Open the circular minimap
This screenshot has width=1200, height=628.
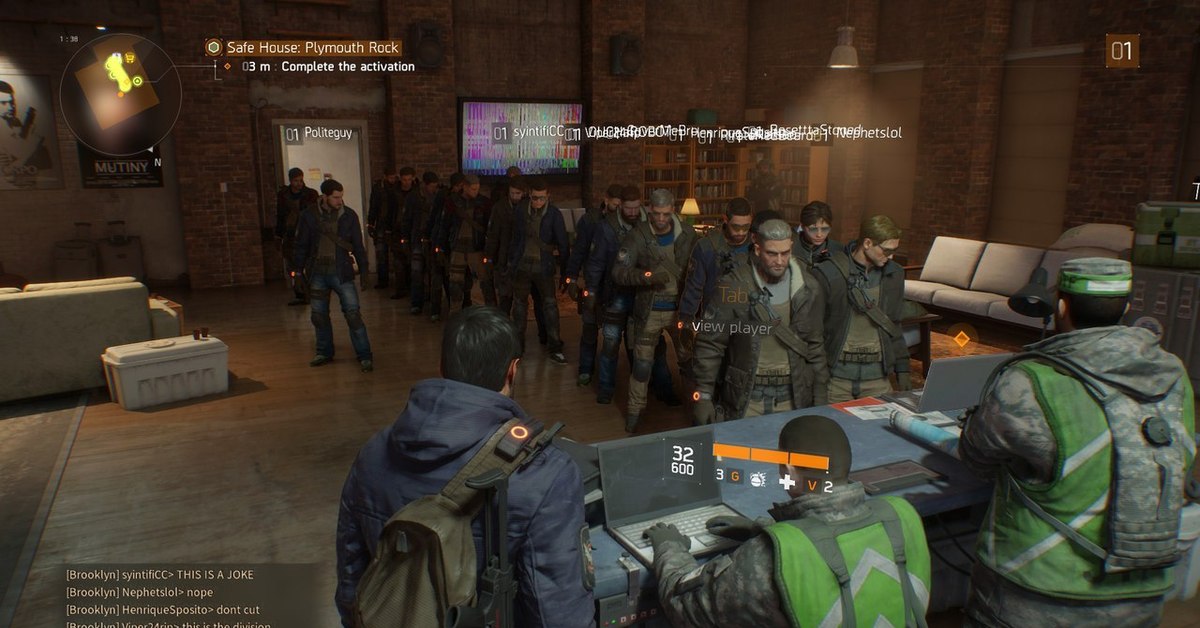[x=120, y=94]
